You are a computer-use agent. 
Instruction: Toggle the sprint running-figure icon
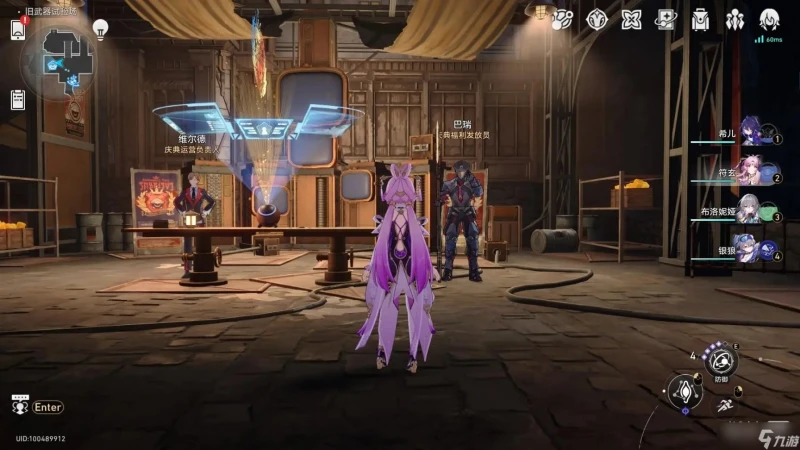724,405
